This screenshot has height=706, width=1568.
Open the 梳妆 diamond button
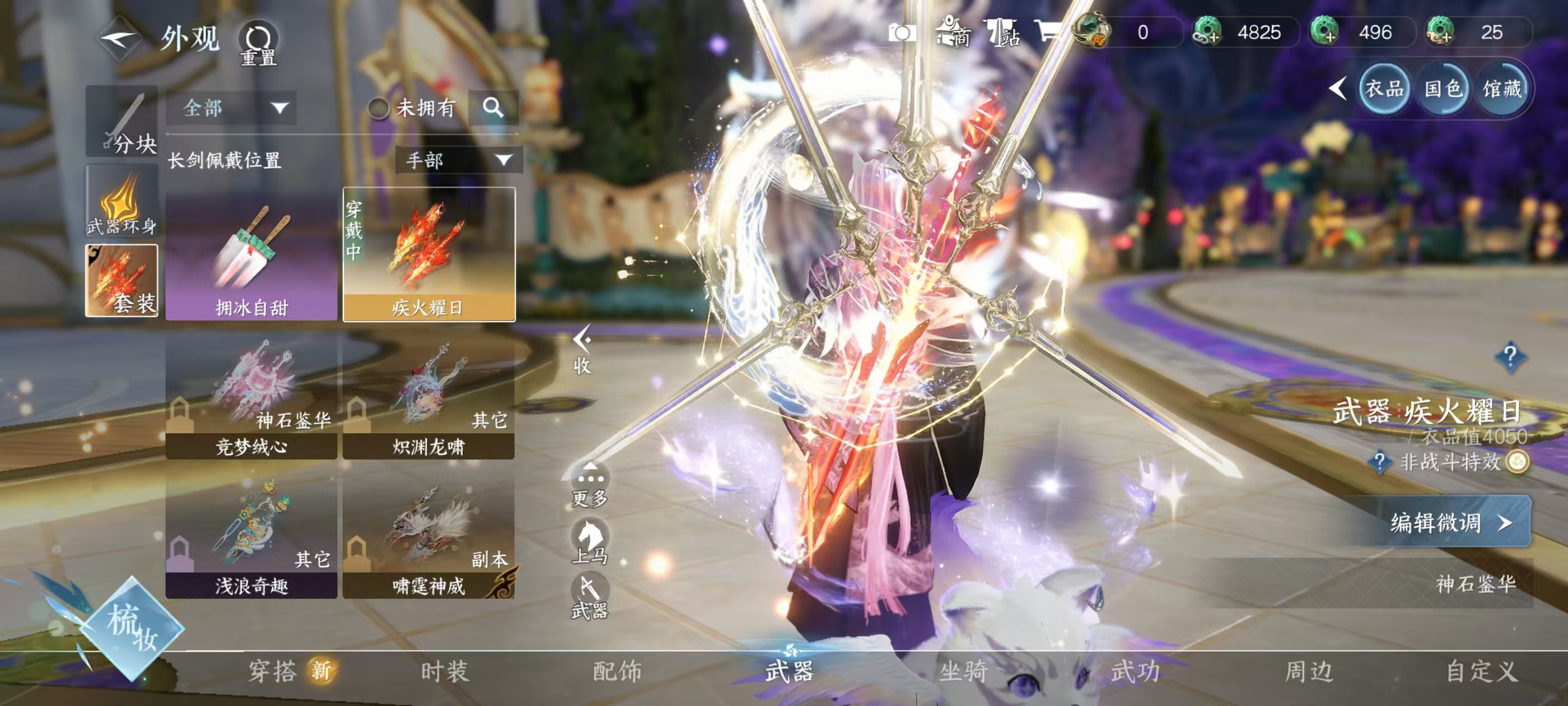[132, 628]
